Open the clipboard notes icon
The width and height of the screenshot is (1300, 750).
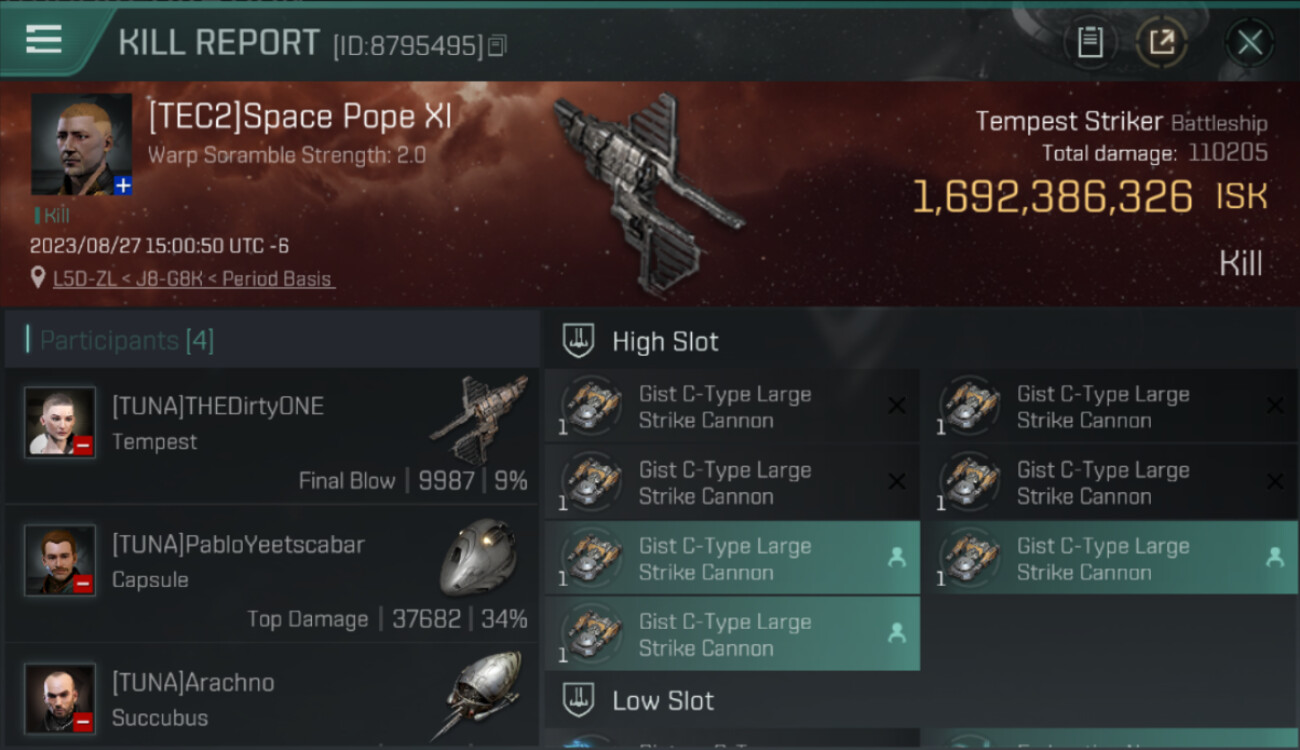coord(1090,42)
